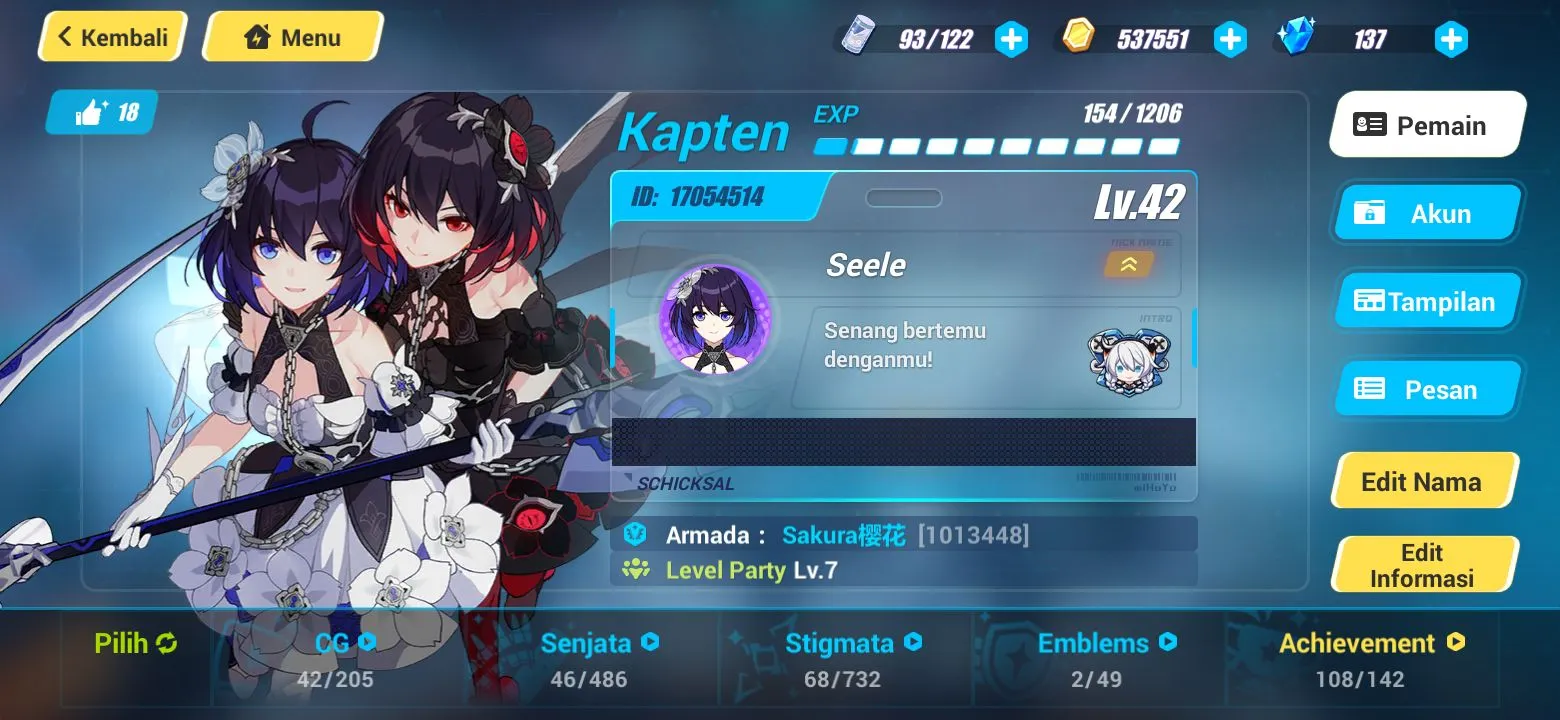
Task: Click the Edit Nama button
Action: 1422,481
